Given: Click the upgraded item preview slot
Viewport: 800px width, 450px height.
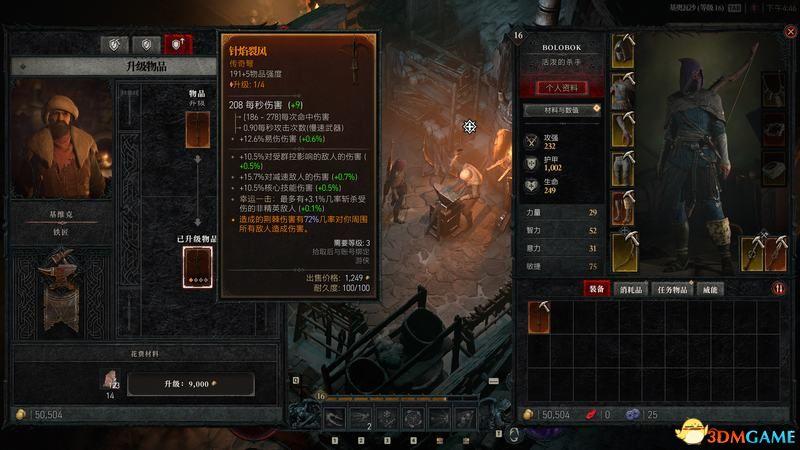Looking at the screenshot, I should (x=197, y=266).
